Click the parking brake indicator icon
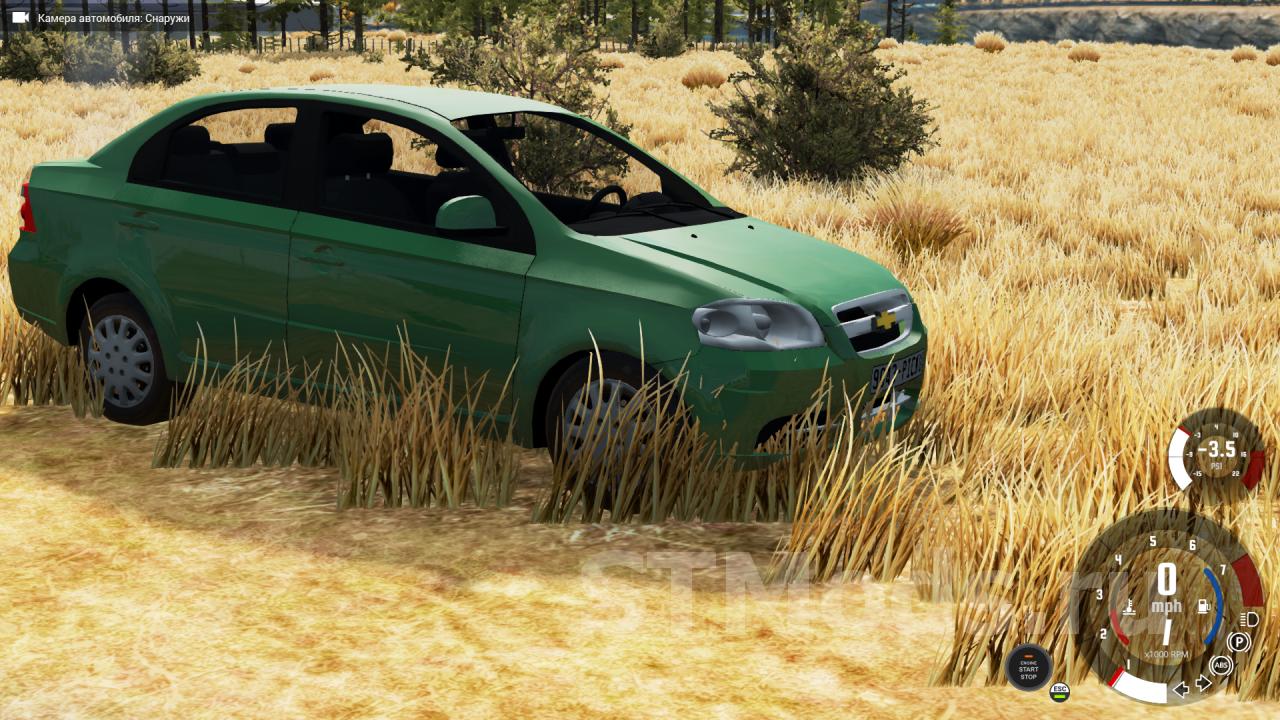Viewport: 1280px width, 720px height. (x=1239, y=642)
